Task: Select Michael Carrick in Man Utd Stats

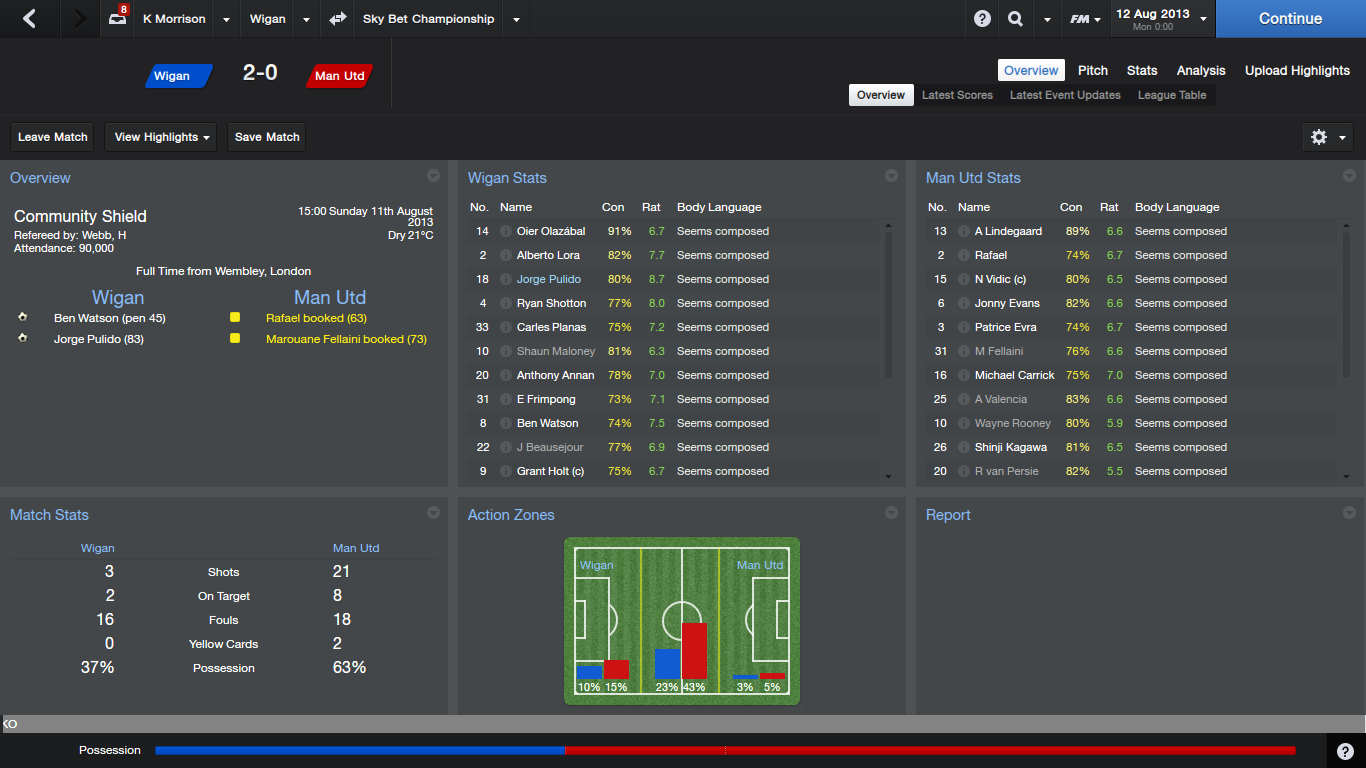Action: click(1014, 375)
